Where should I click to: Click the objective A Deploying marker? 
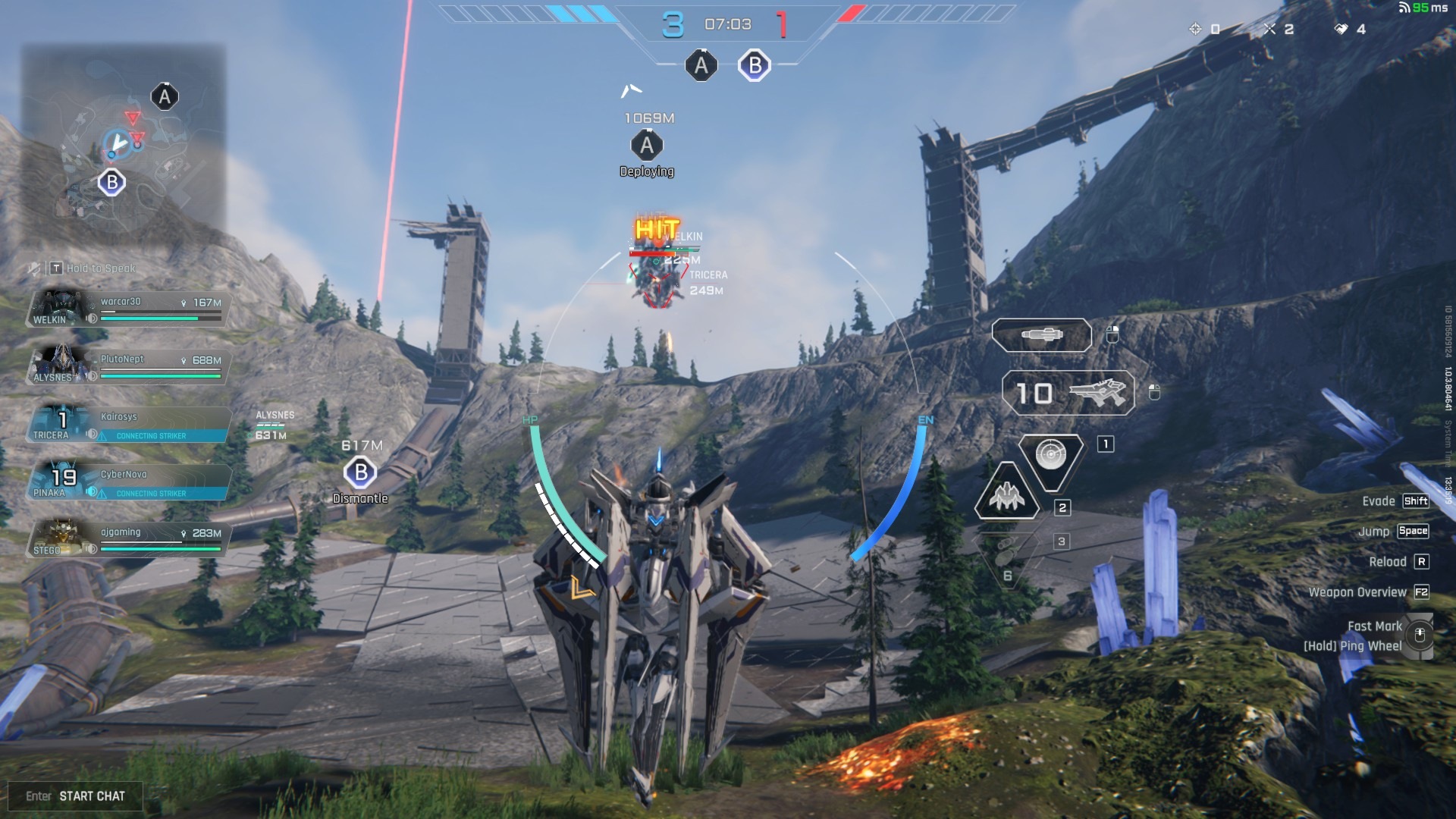coord(646,146)
